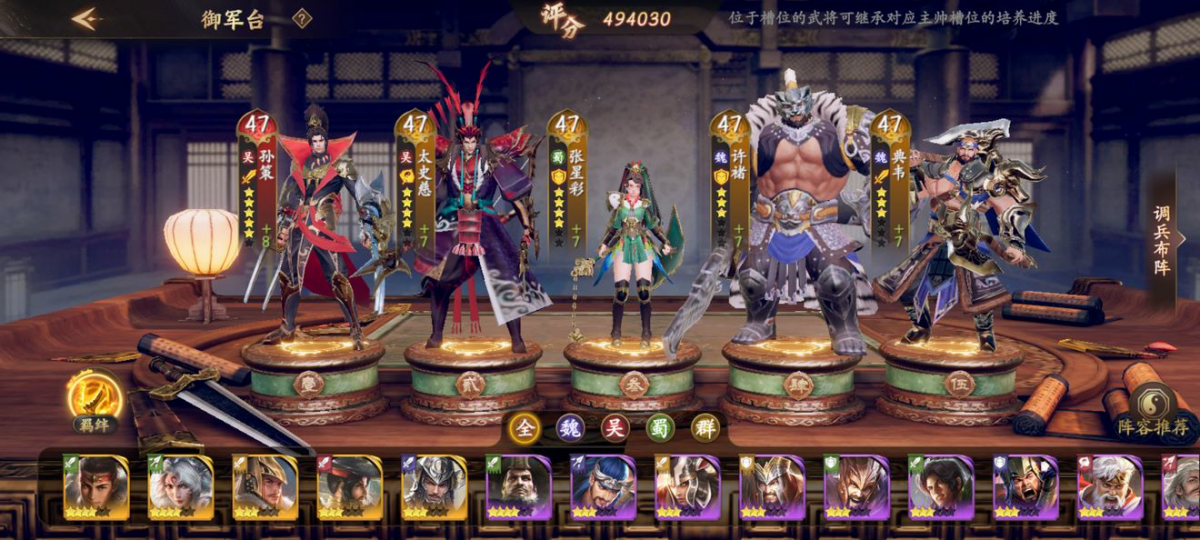Filter heroes by 群 faction
Screen dimensions: 1200x540
pos(705,428)
